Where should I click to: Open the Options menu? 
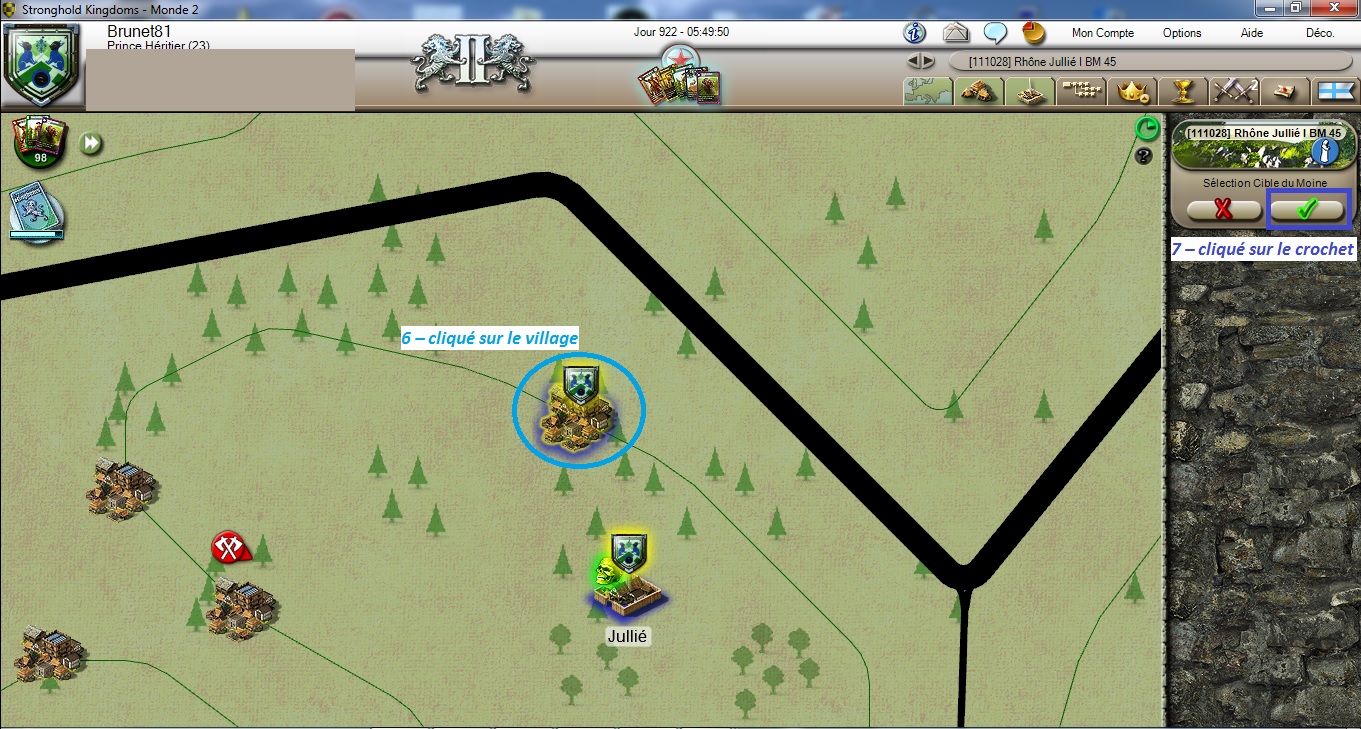[1181, 33]
